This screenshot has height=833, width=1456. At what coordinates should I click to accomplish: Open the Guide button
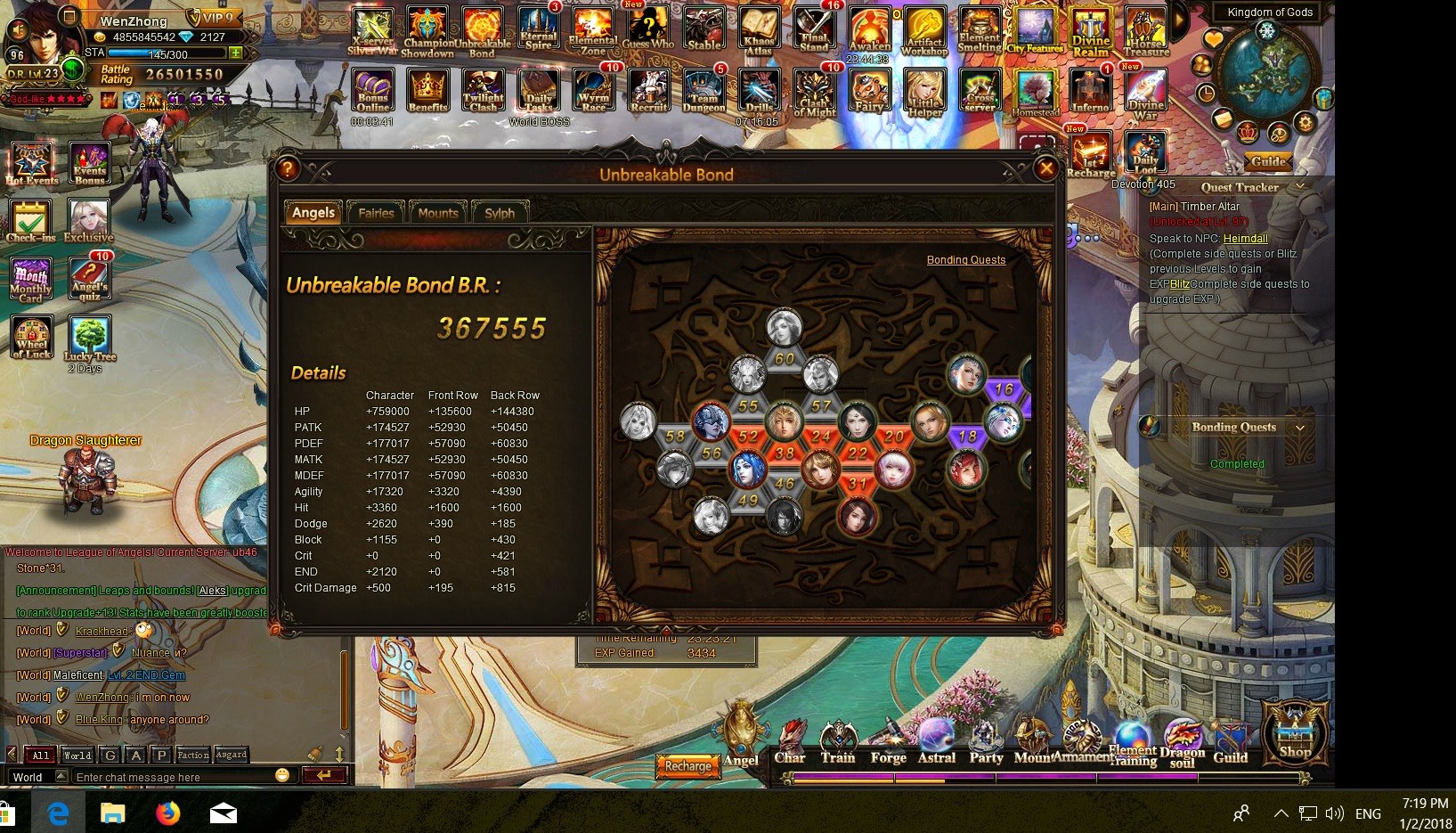[1267, 161]
